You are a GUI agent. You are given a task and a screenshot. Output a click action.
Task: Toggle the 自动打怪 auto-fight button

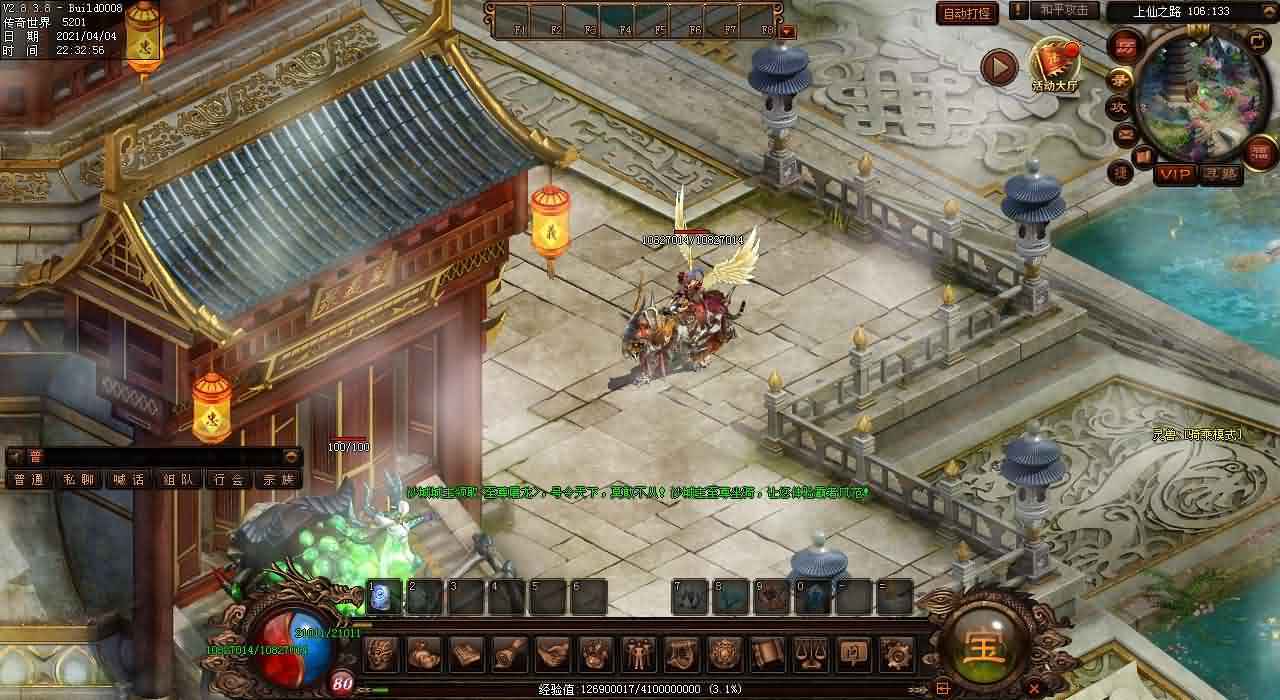(967, 13)
